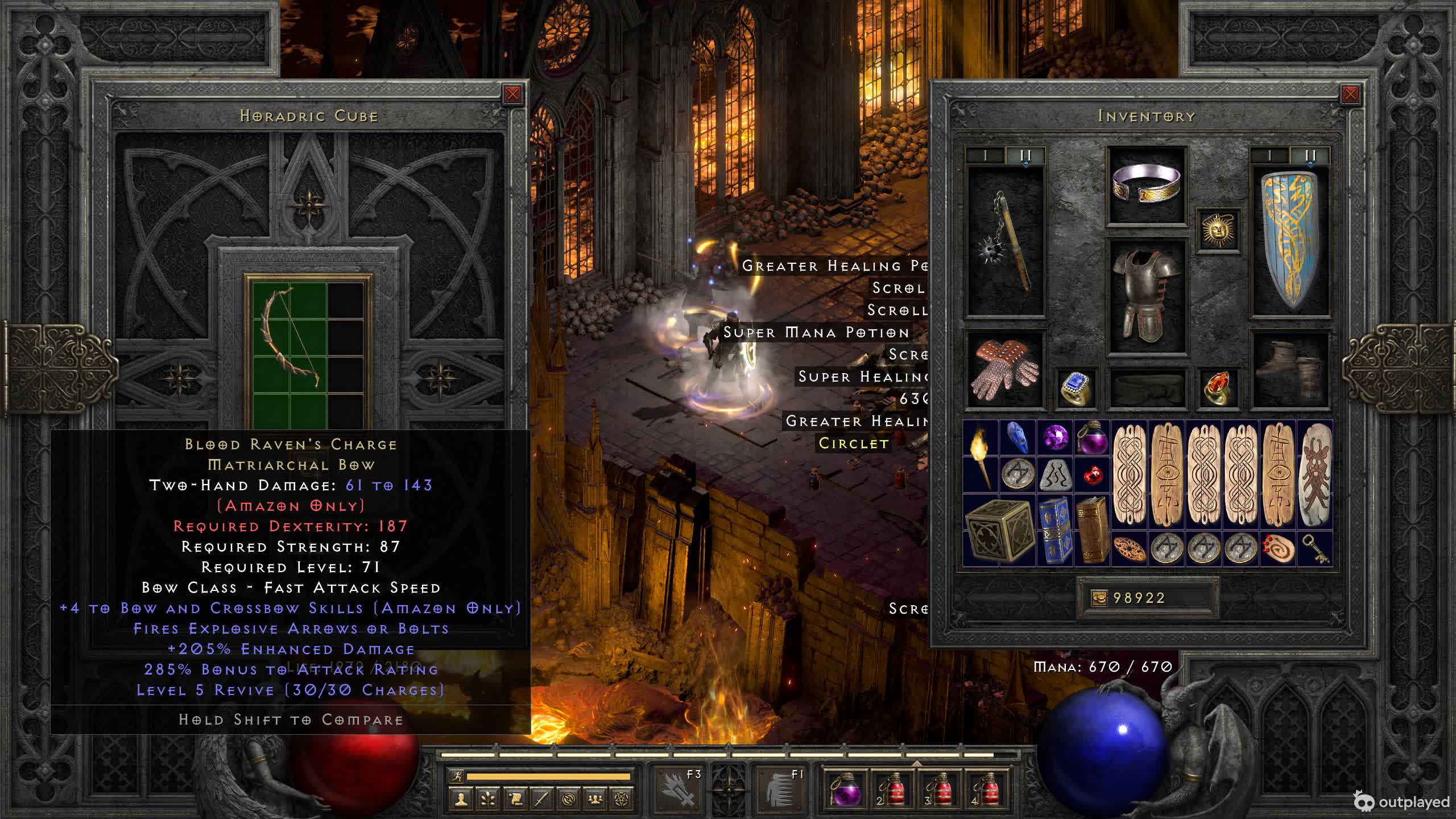Select the blue tome in inventory
The width and height of the screenshot is (1456, 819).
(x=1054, y=530)
